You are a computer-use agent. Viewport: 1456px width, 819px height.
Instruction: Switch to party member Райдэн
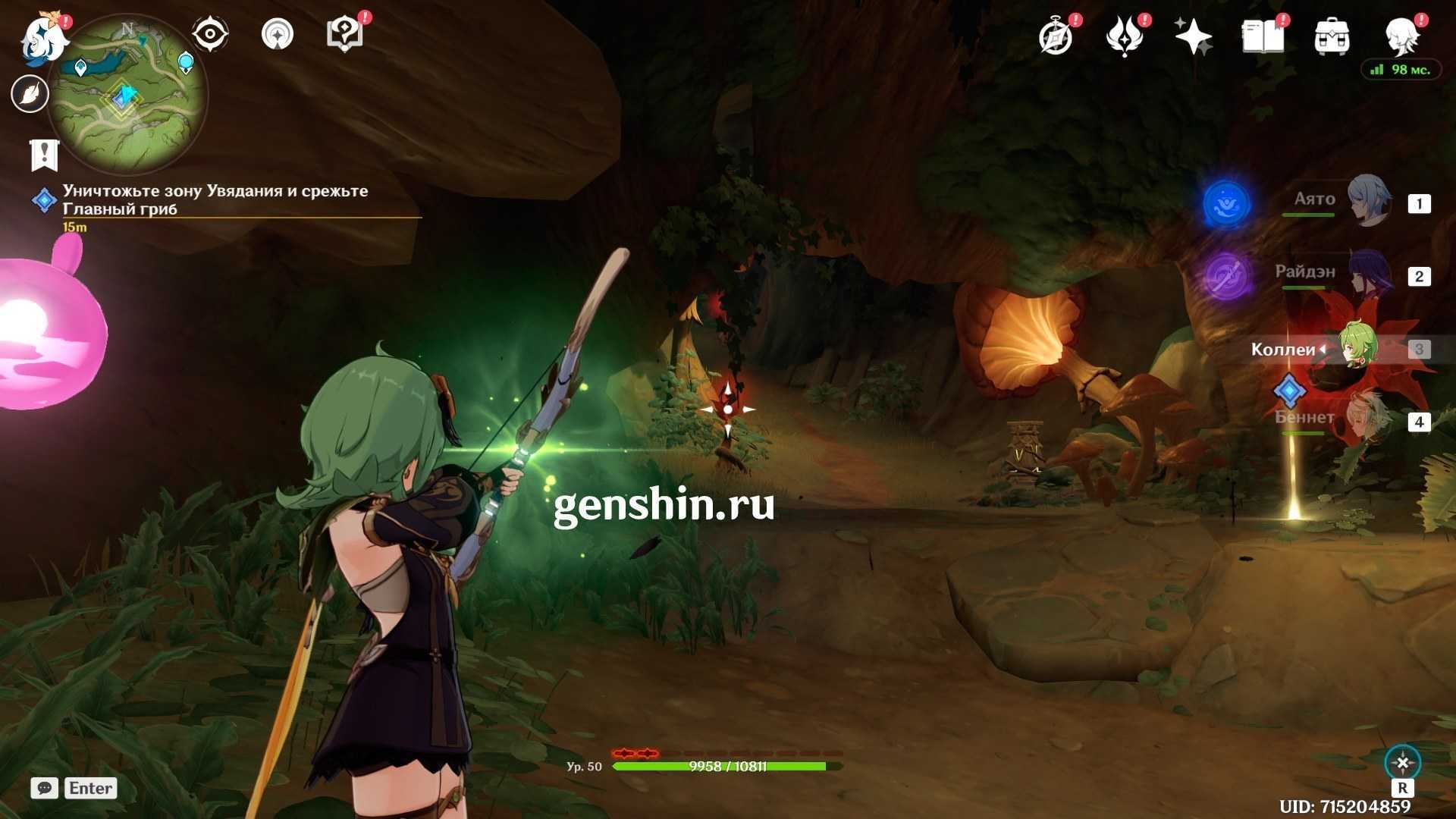coord(1369,275)
